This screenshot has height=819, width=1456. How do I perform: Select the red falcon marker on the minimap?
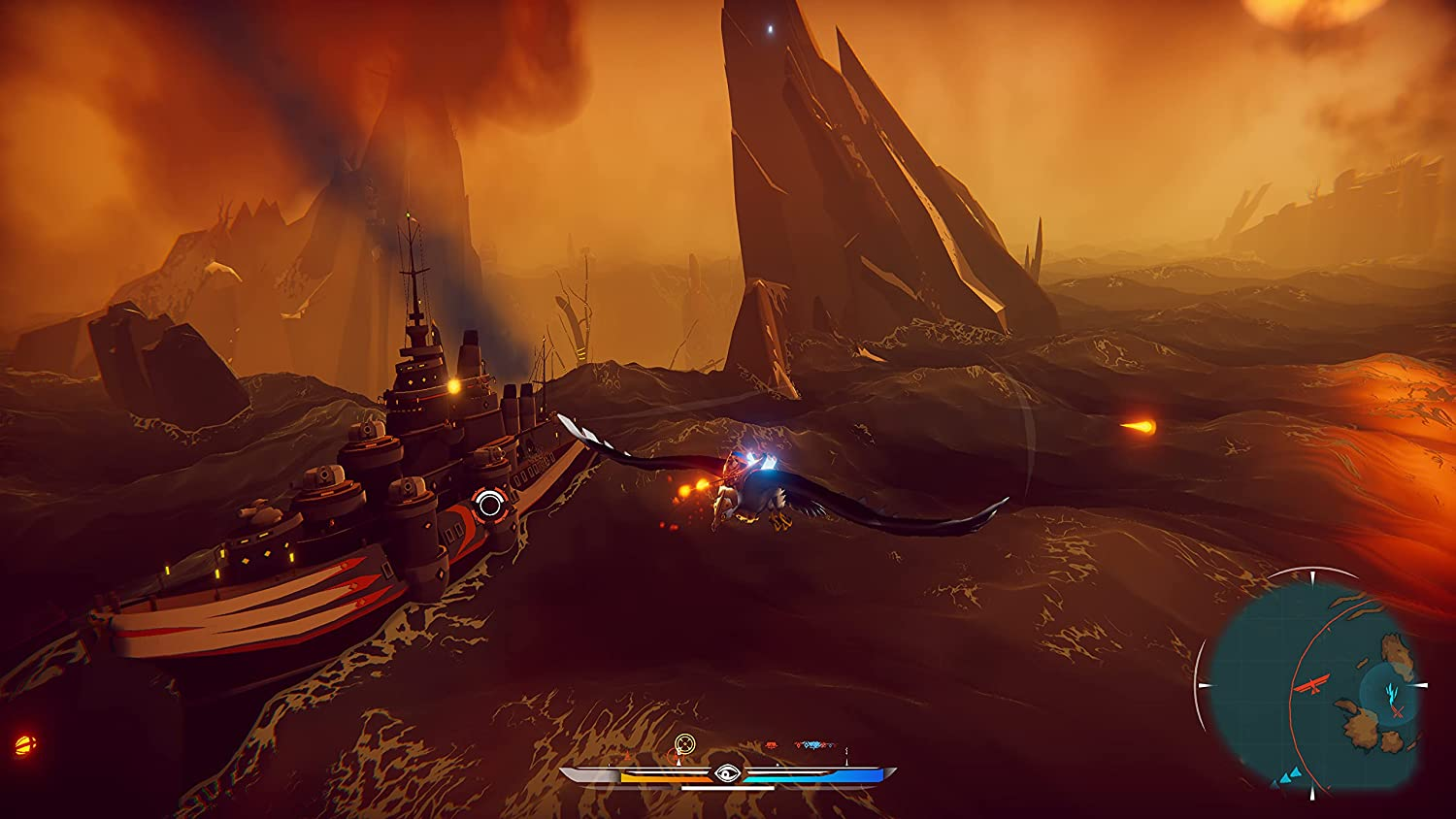click(x=1312, y=684)
